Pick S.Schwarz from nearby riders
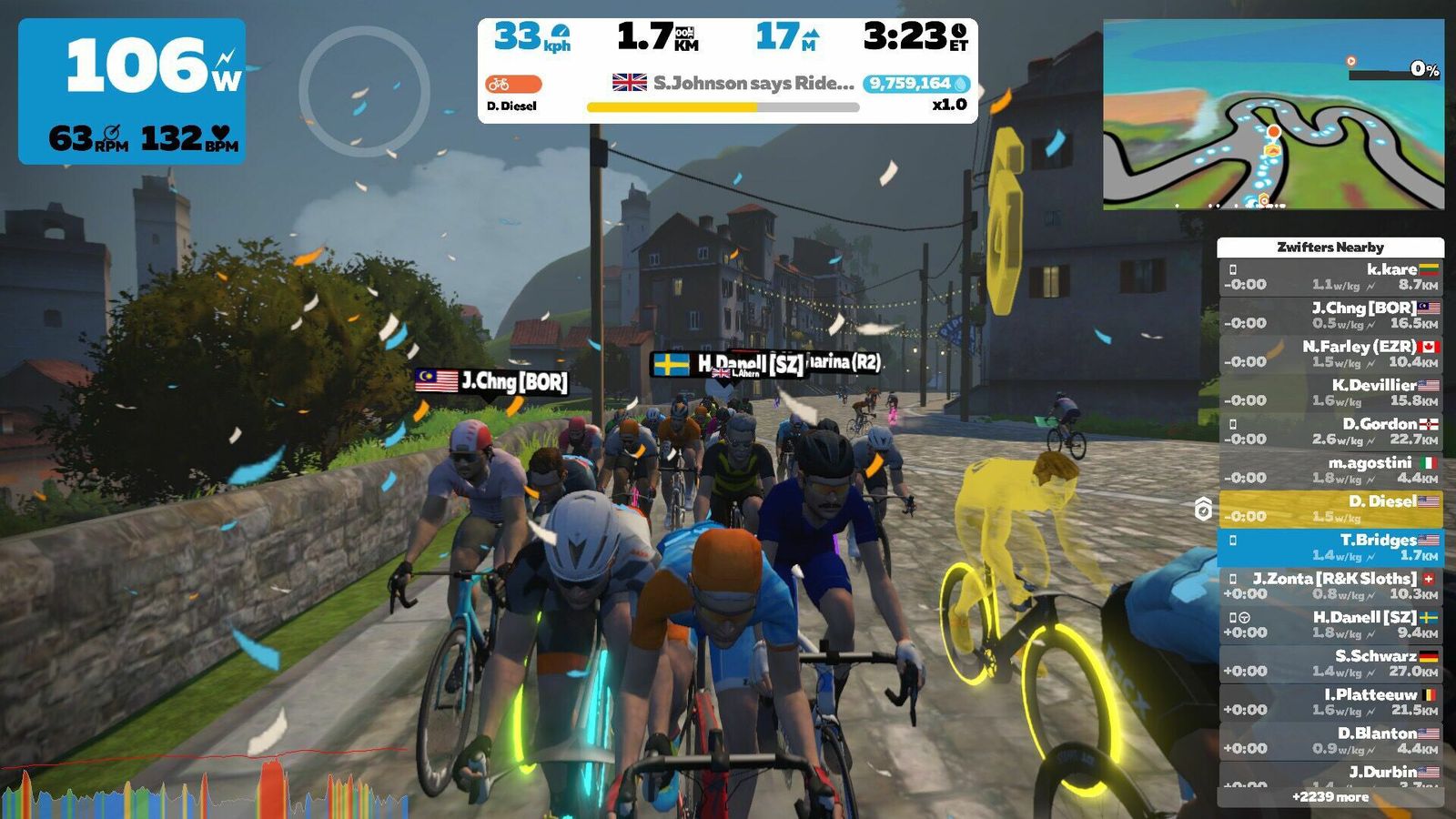This screenshot has width=1456, height=819. pyautogui.click(x=1330, y=663)
